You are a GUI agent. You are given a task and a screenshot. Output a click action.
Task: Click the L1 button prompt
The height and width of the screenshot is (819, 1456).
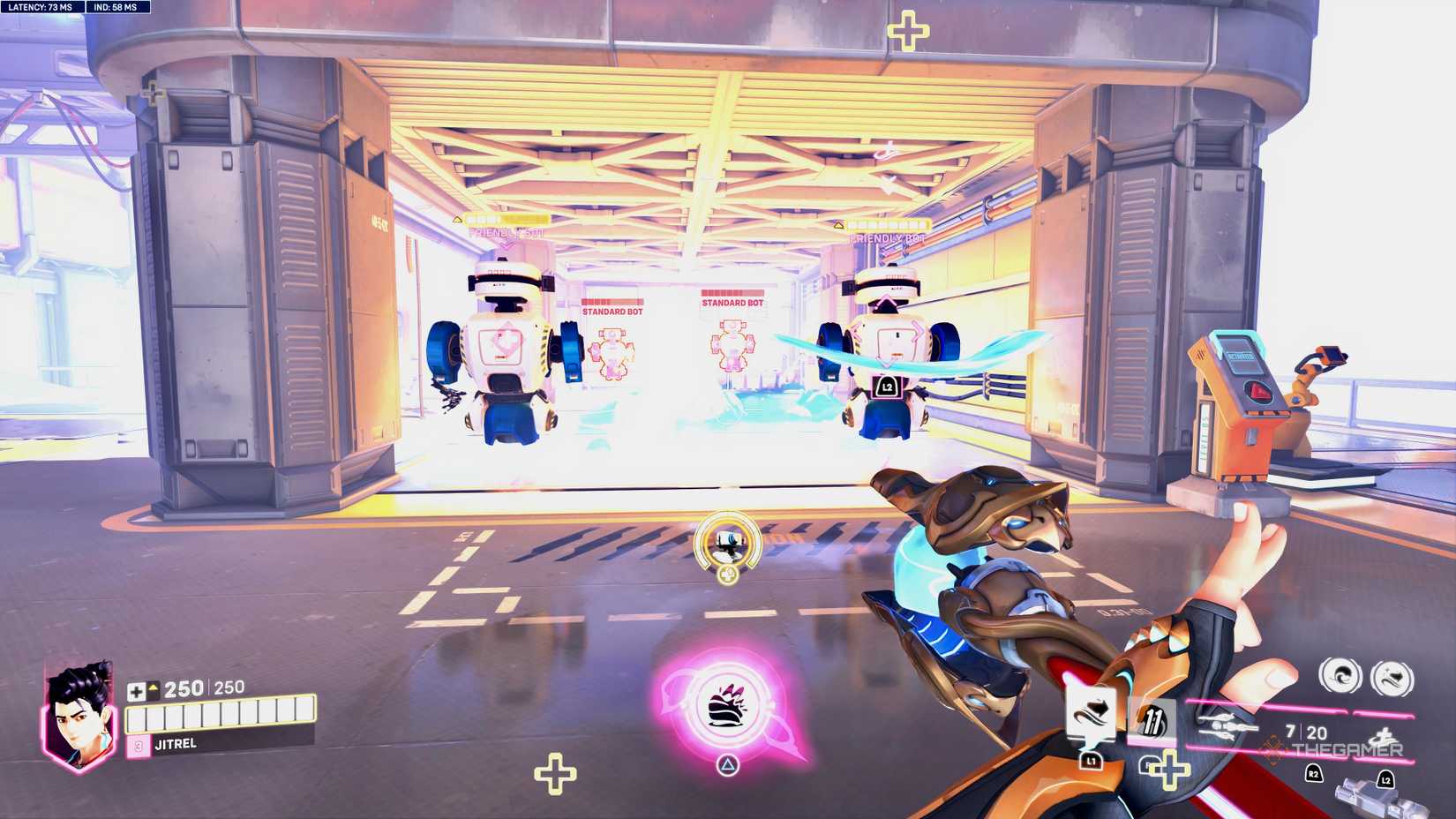tap(1092, 762)
